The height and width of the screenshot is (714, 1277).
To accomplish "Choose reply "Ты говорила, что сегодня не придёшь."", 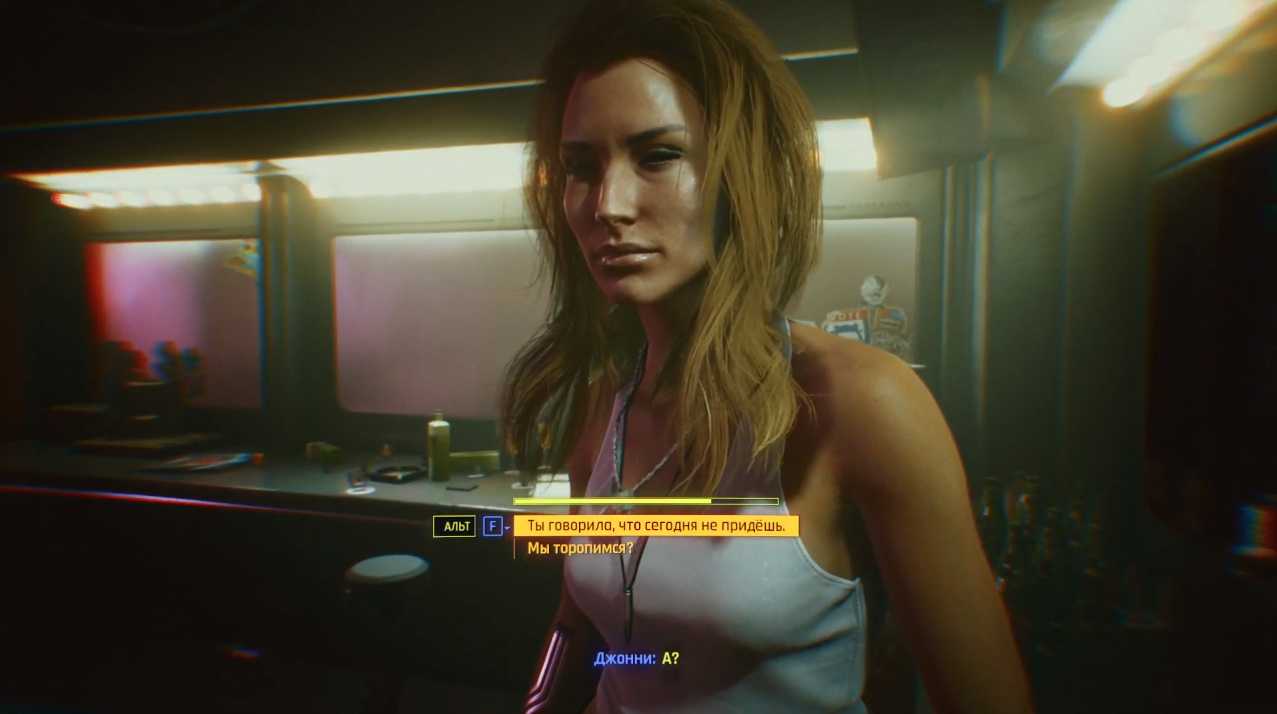I will 655,526.
